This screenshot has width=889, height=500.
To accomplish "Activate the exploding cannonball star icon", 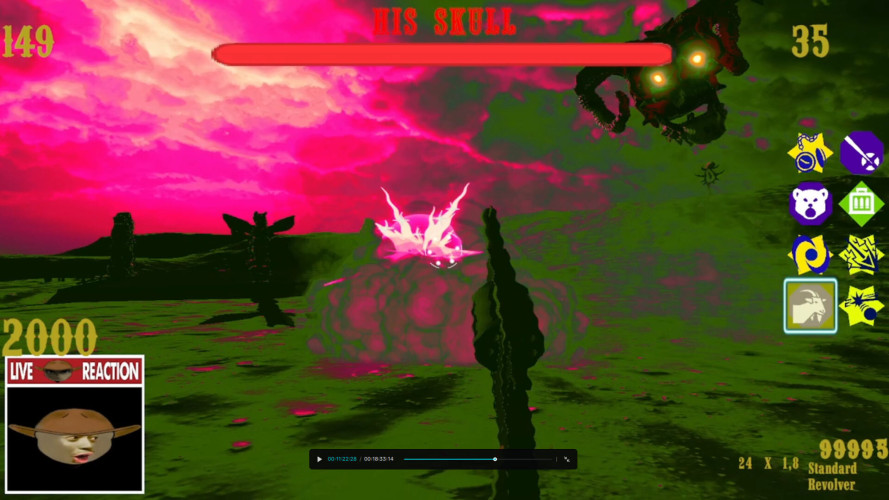I will click(x=862, y=306).
